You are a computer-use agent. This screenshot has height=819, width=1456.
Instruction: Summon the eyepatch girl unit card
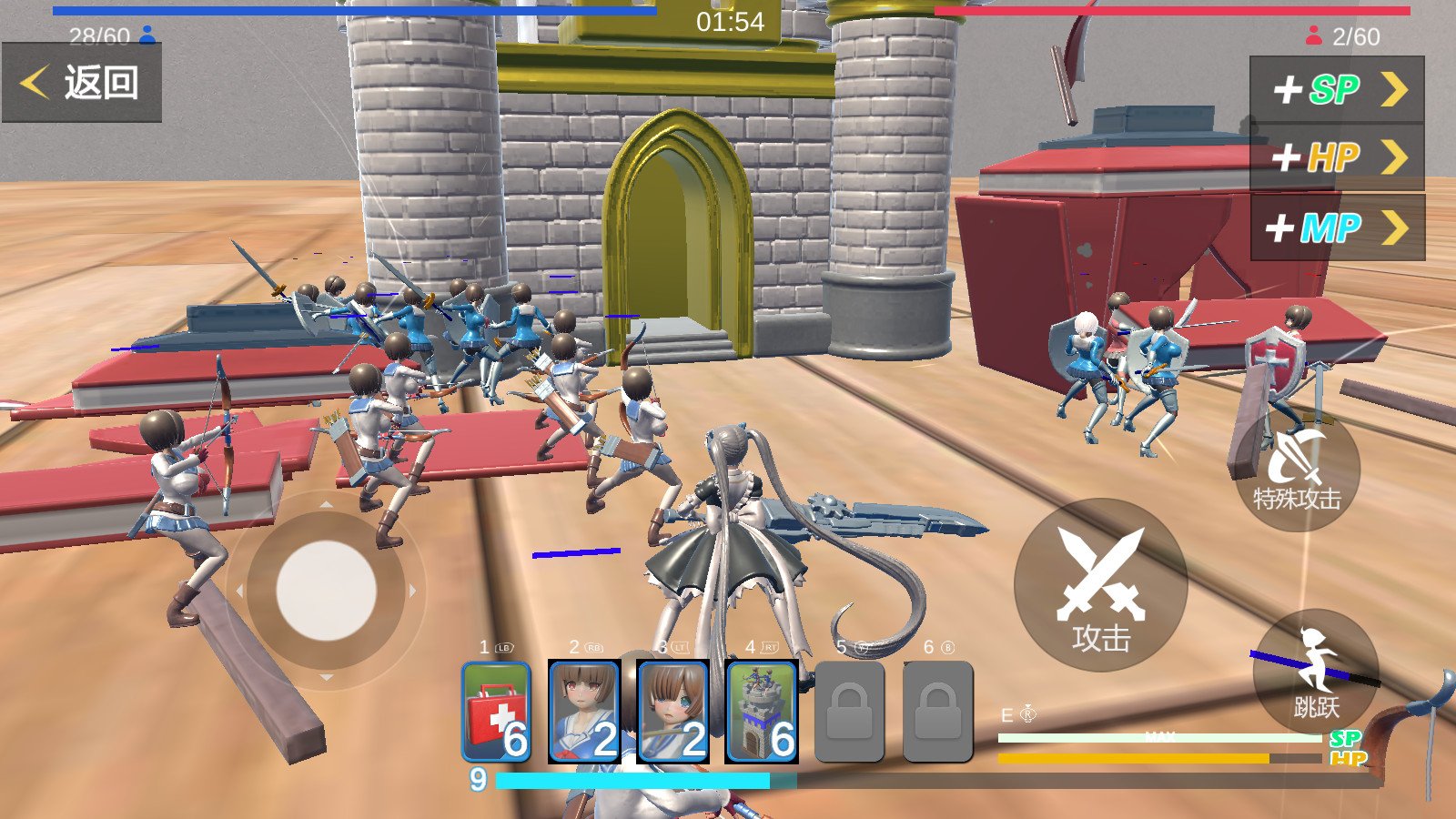673,712
